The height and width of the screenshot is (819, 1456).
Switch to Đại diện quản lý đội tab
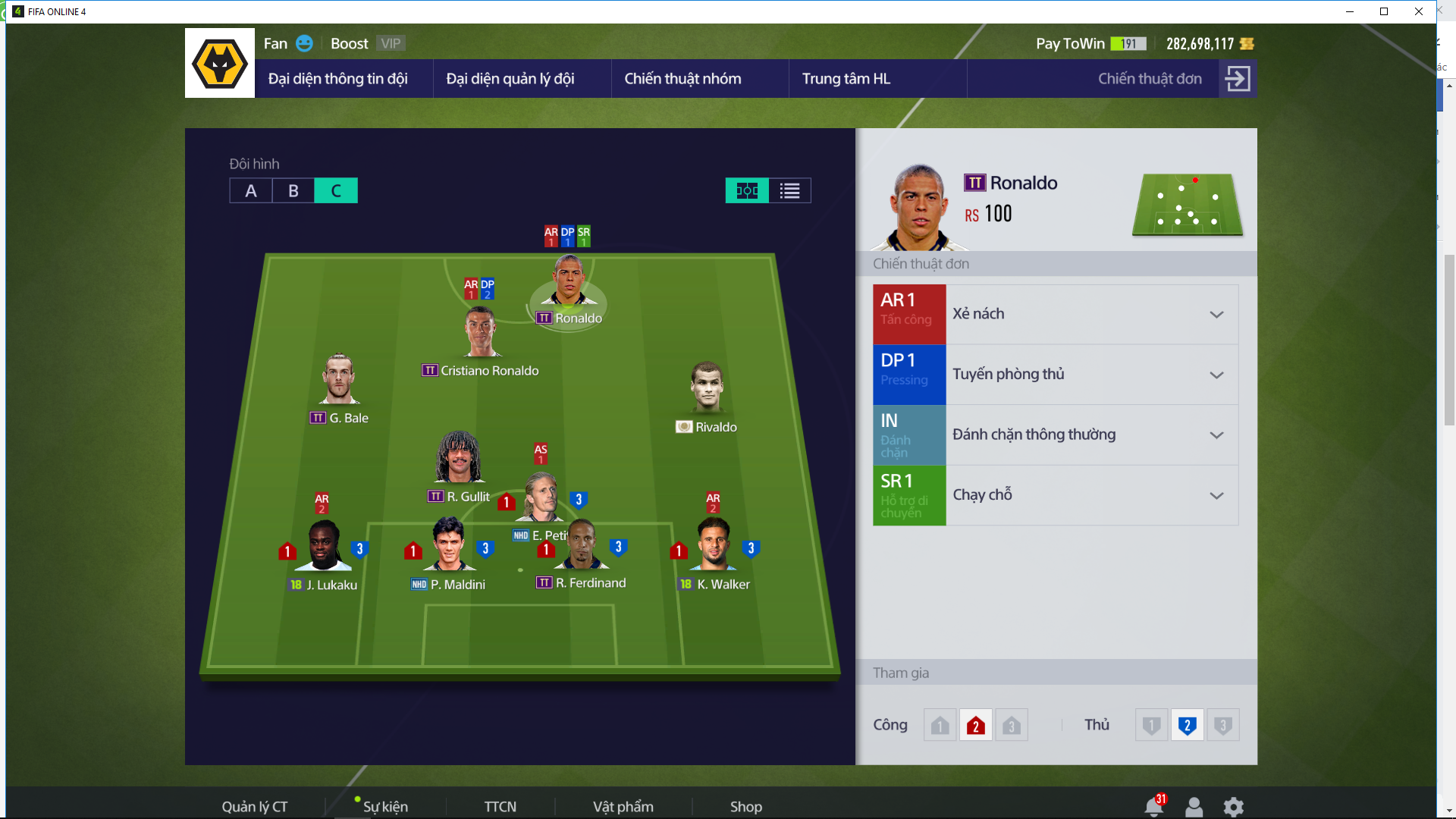point(510,79)
